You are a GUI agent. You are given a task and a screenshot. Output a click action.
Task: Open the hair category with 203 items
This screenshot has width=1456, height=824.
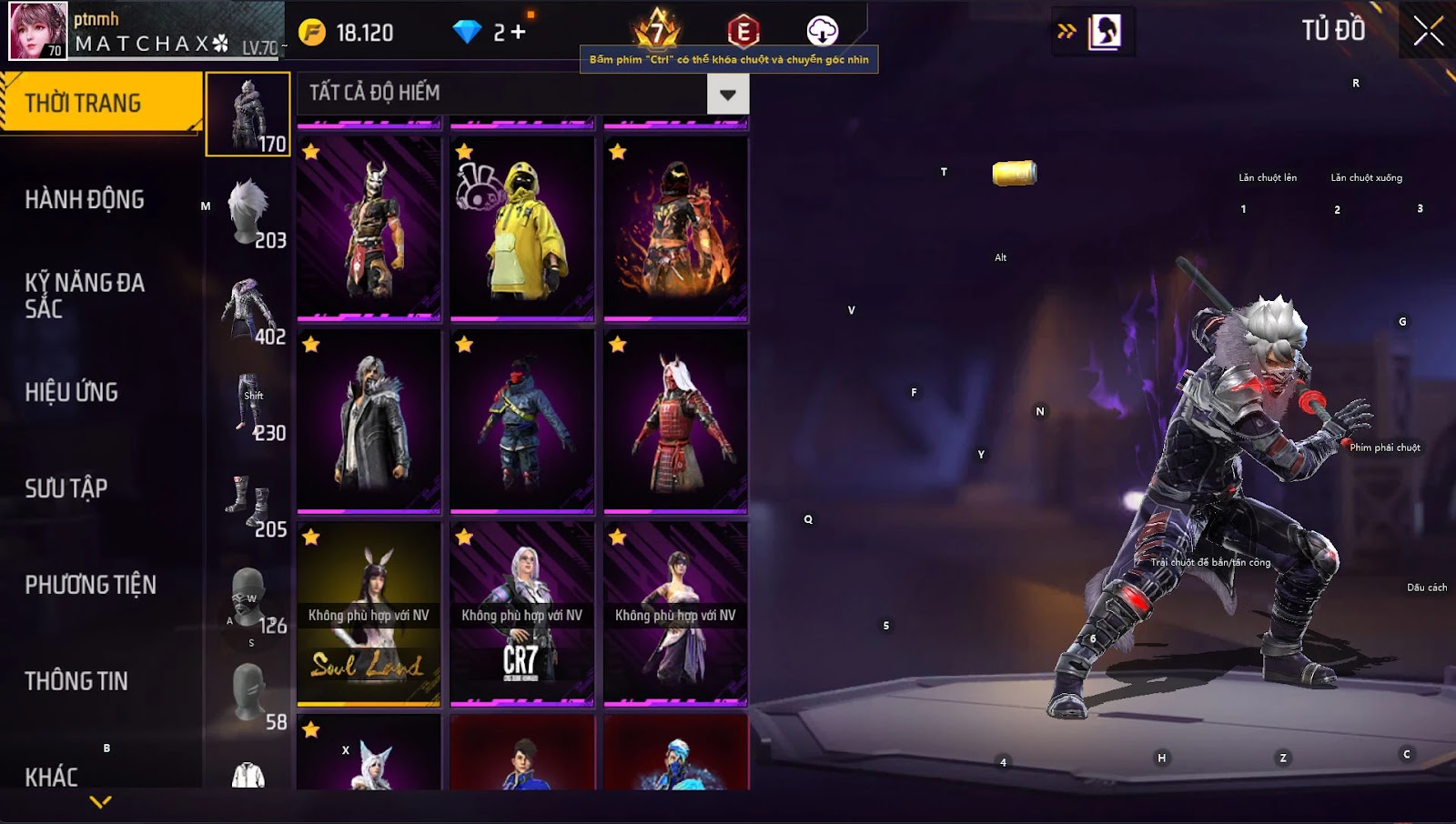pyautogui.click(x=248, y=213)
